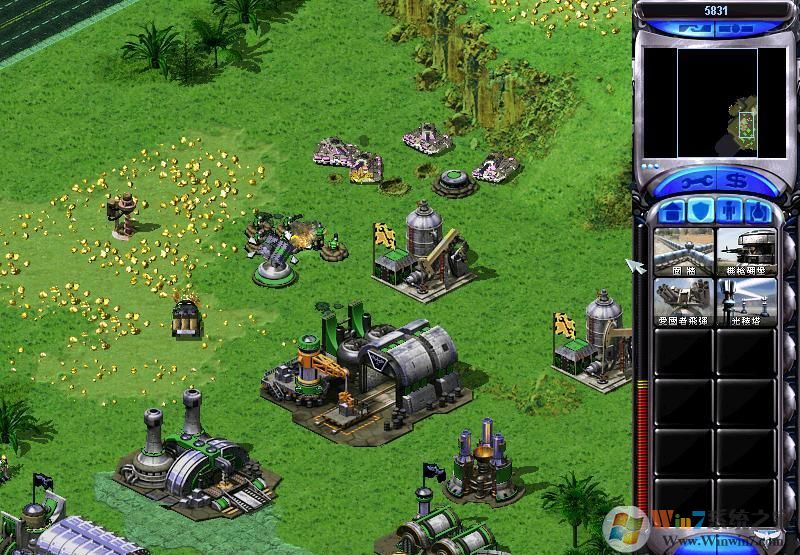Build the wall segment (围墙)

coord(684,252)
